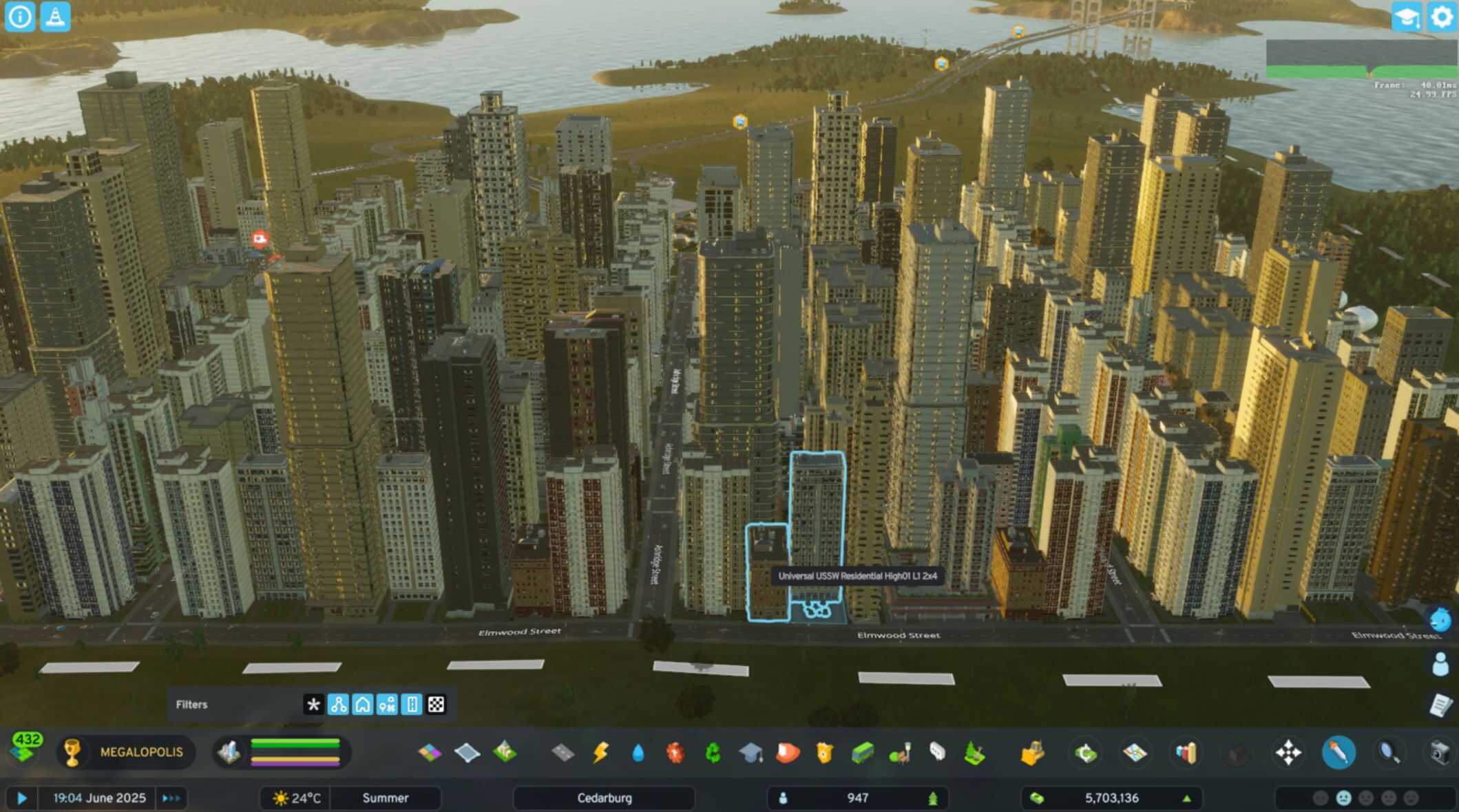Screen dimensions: 1459x812
Task: Open the public transportation bus menu
Action: click(x=862, y=753)
